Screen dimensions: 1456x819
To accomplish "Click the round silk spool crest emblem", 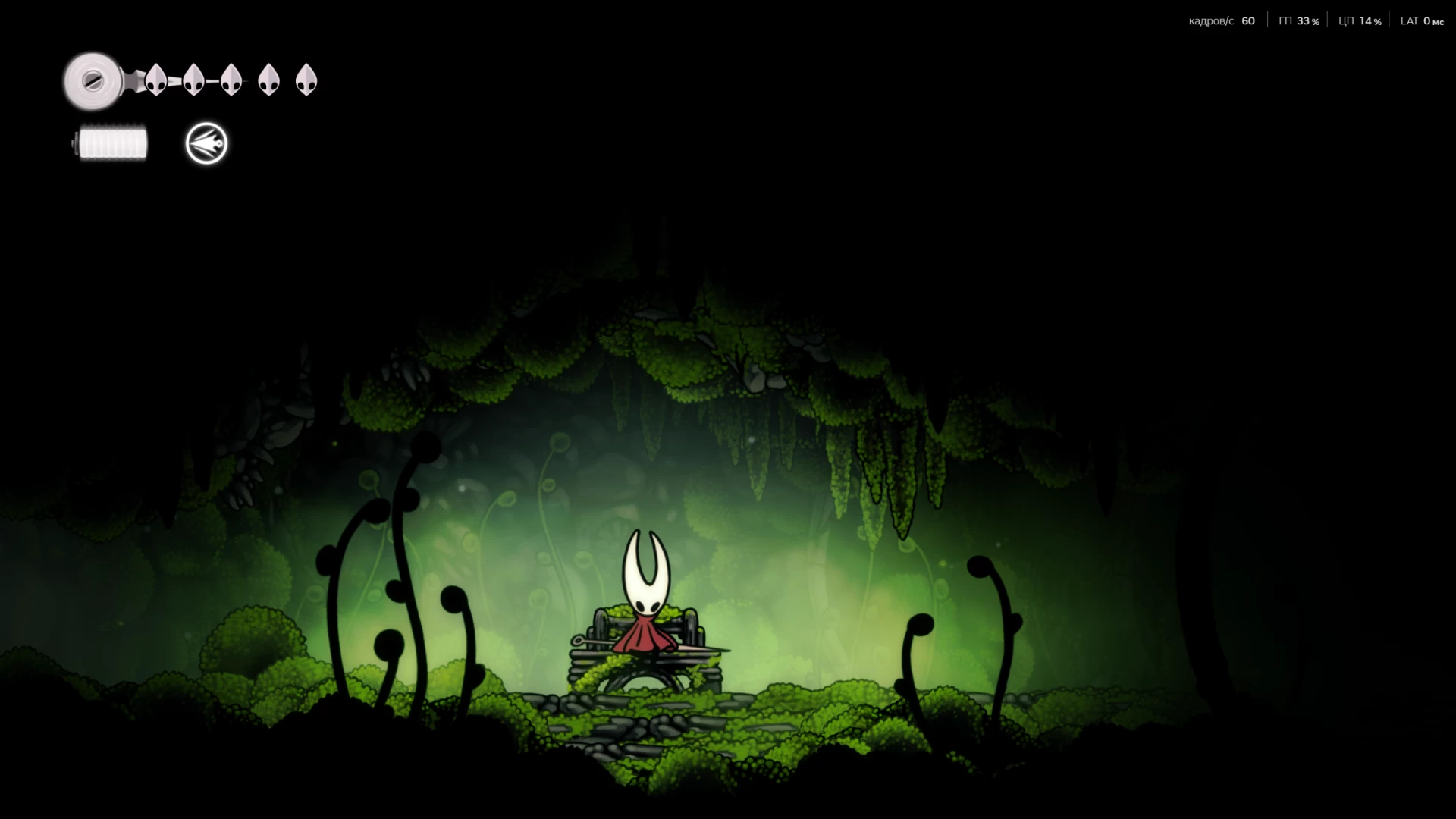I will (93, 80).
